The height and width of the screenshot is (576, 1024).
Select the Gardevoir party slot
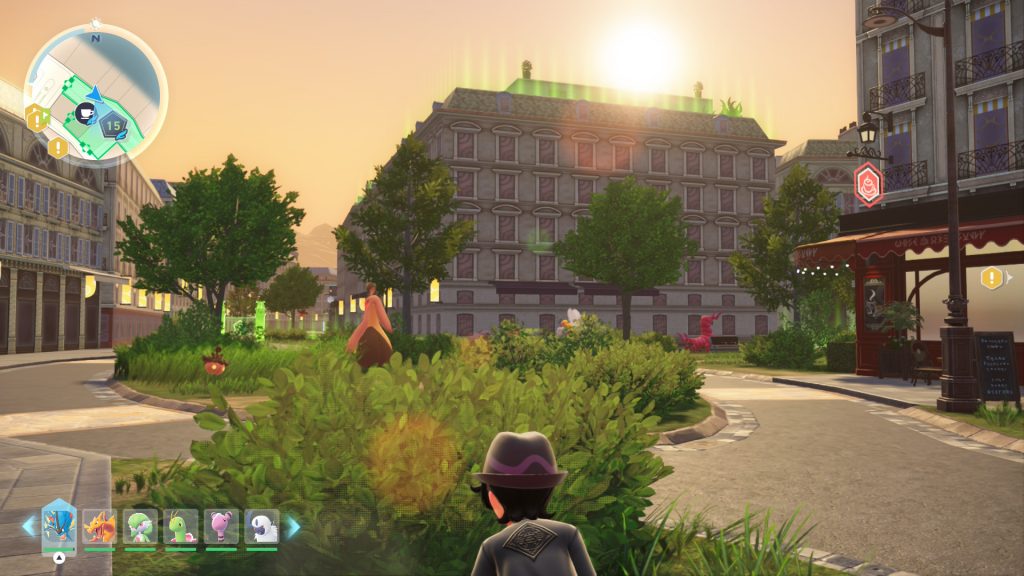140,526
